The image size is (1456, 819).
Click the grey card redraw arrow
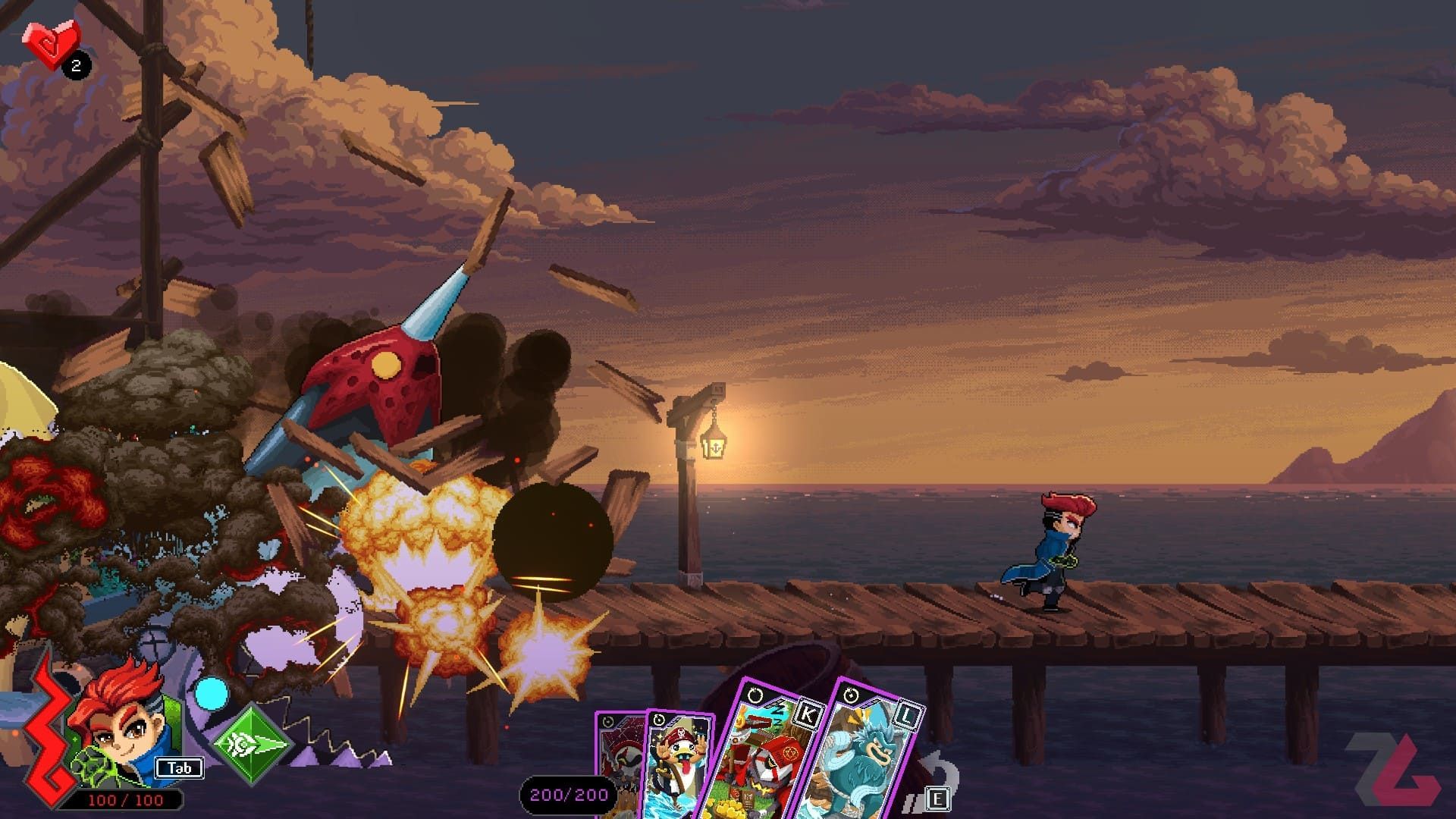click(x=940, y=772)
